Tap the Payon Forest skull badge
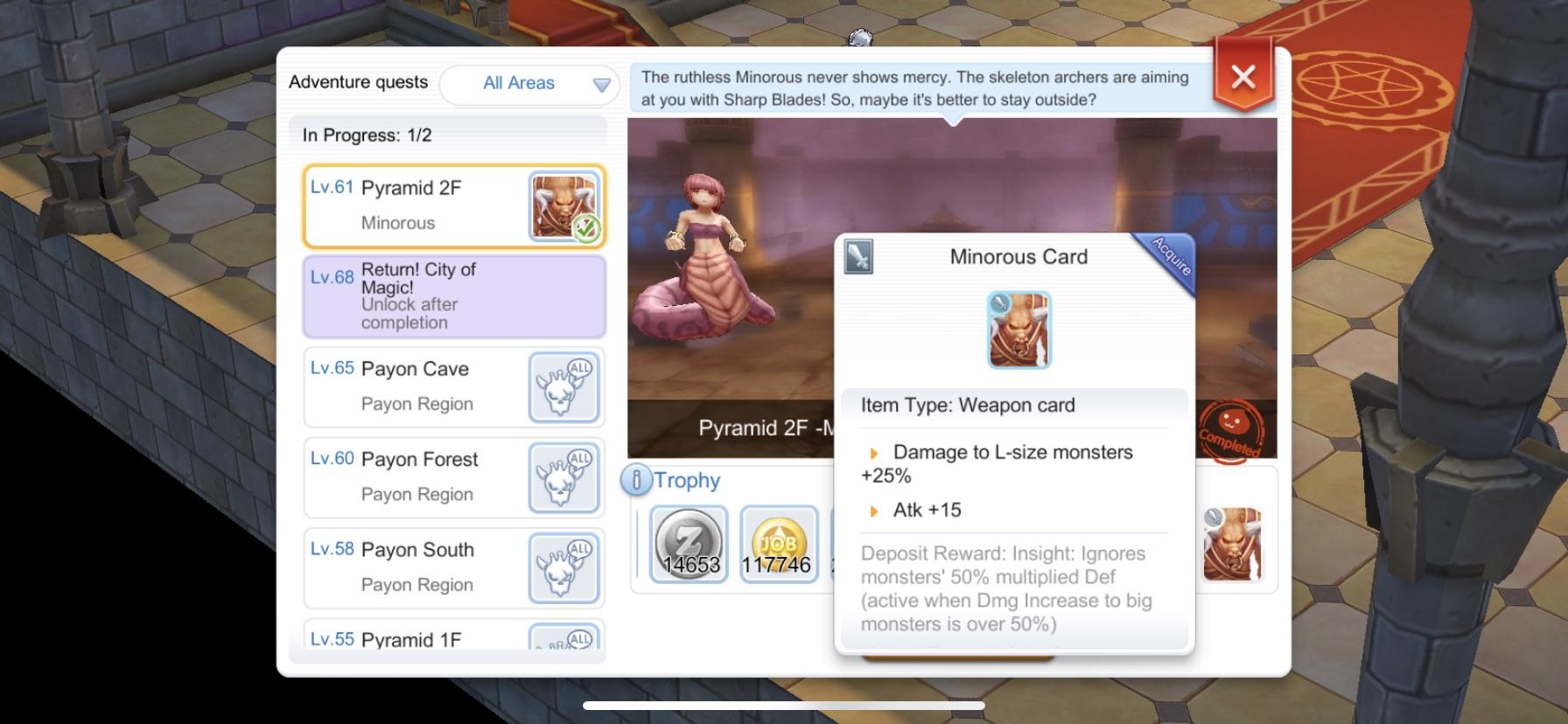The image size is (1568, 724). (563, 477)
